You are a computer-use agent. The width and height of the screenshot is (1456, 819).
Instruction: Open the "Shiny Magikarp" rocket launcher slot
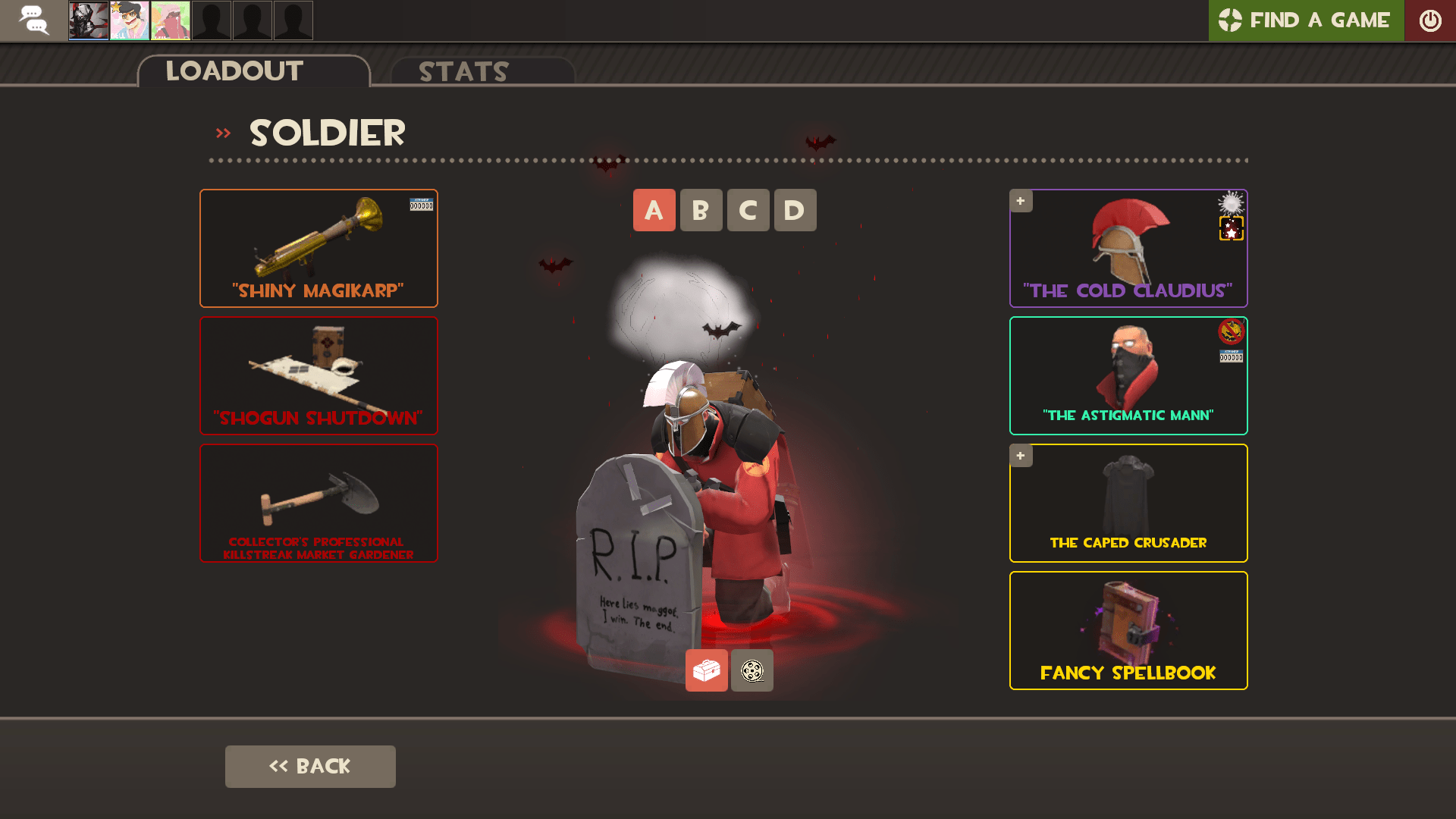pyautogui.click(x=318, y=248)
